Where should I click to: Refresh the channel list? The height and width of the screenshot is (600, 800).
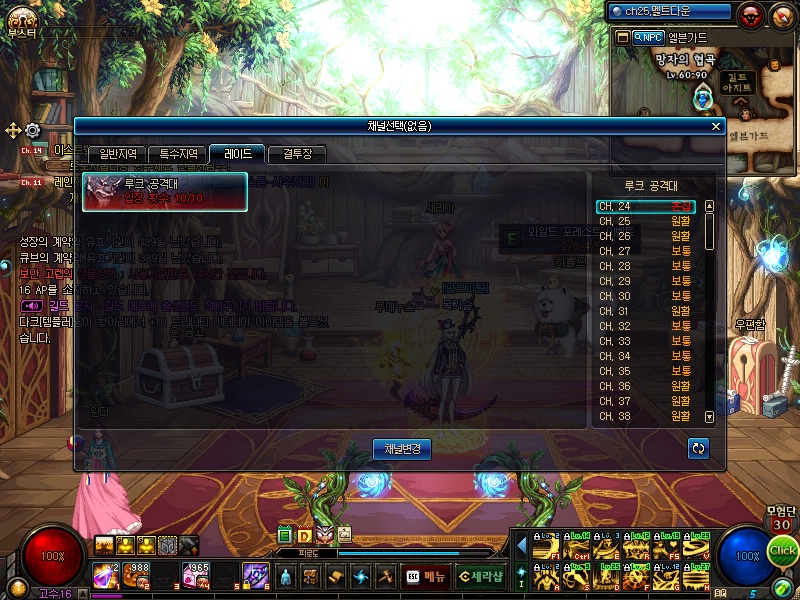pos(698,449)
